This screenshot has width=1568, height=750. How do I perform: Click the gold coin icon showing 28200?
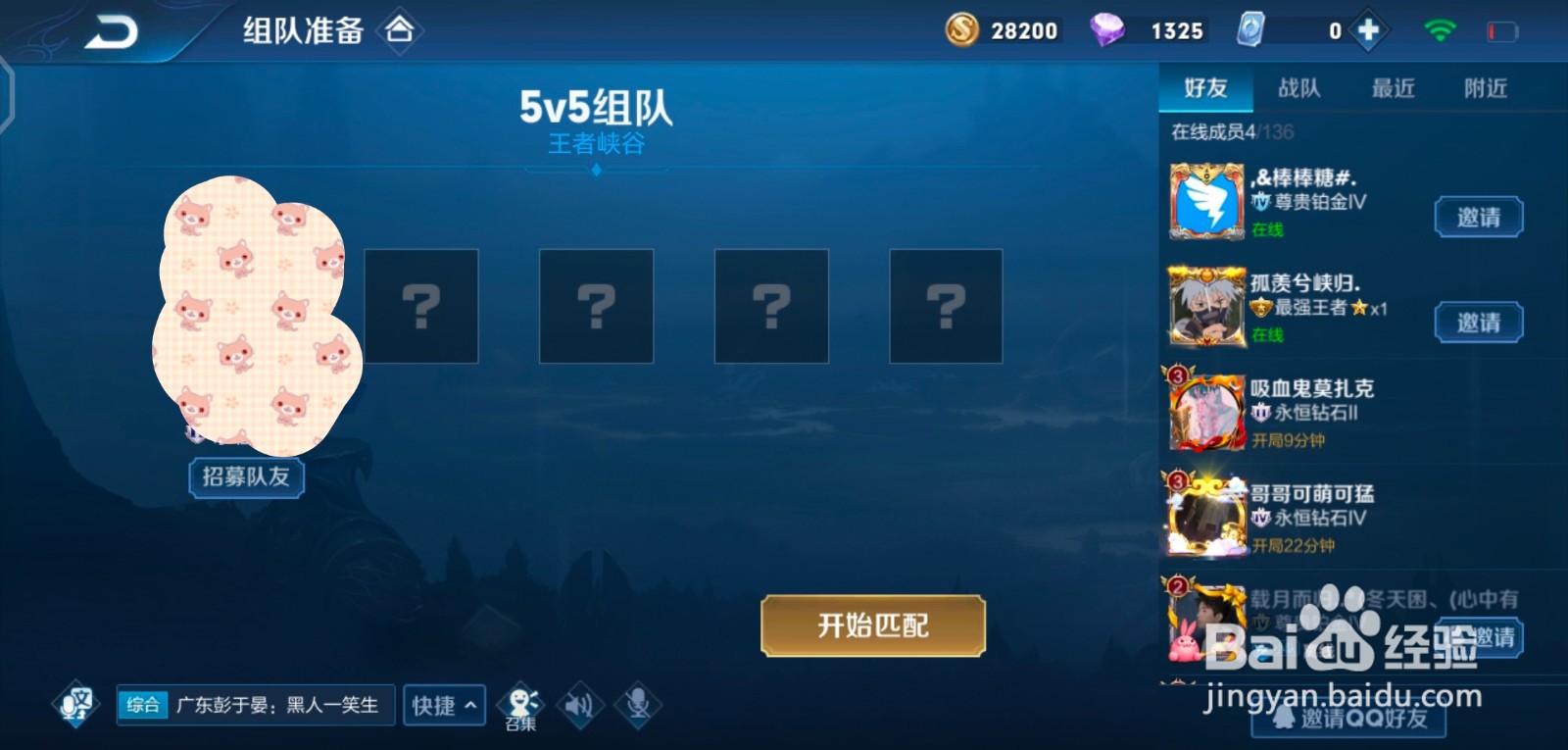961,30
